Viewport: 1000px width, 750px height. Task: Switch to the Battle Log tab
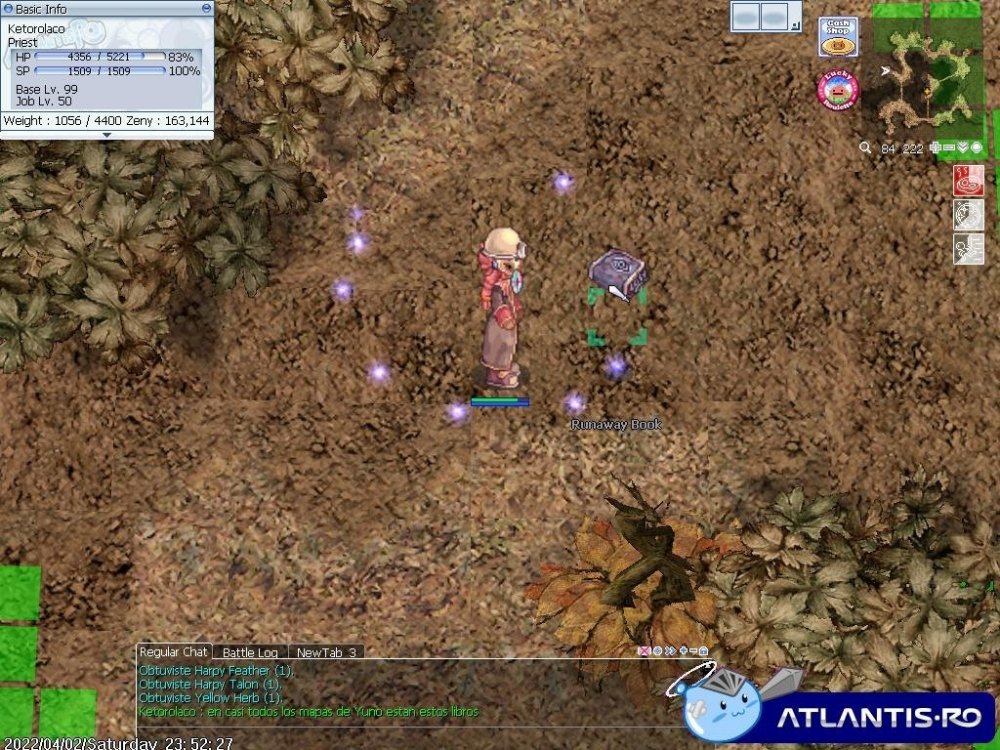(x=250, y=653)
